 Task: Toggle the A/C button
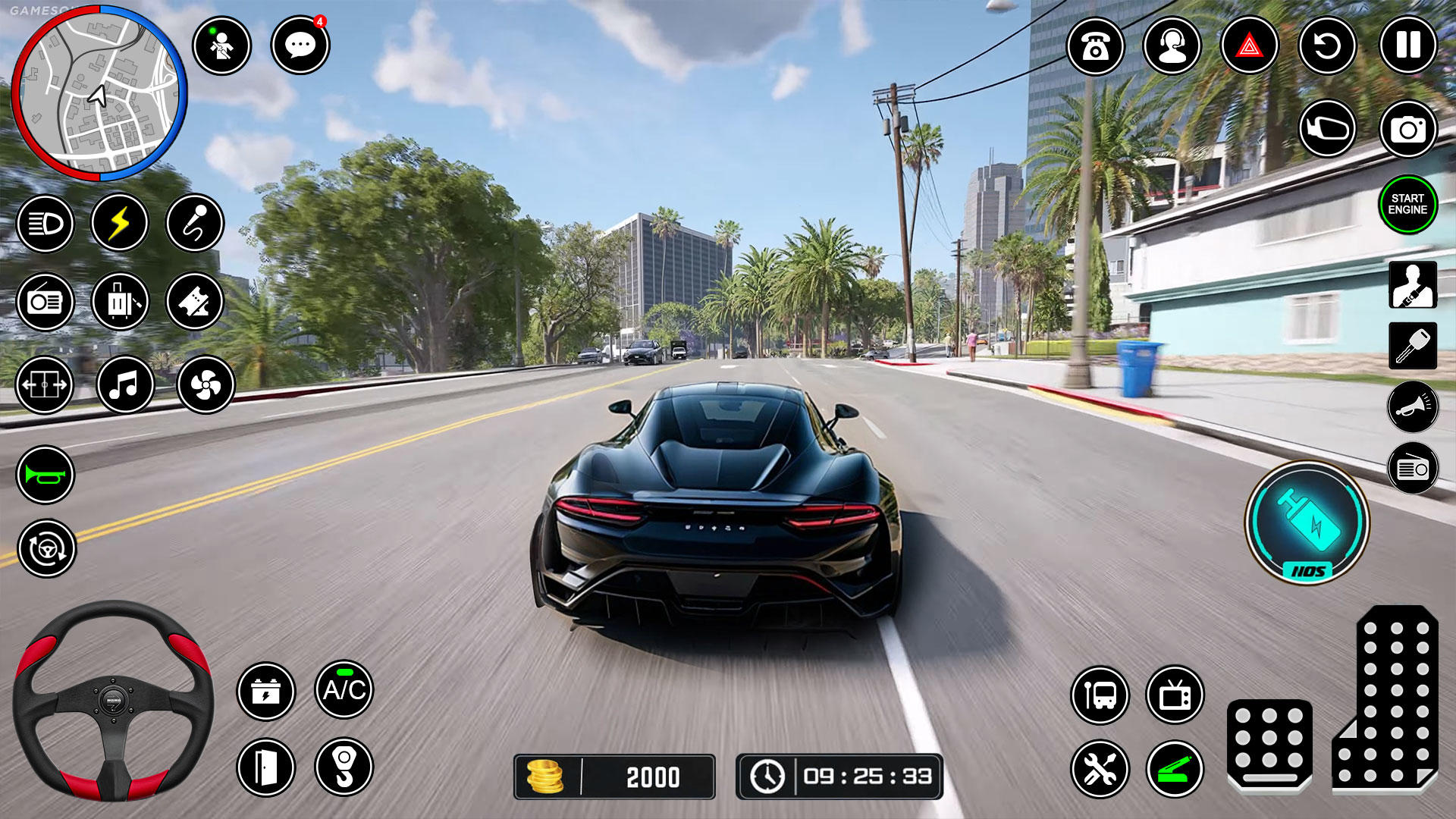(x=344, y=689)
